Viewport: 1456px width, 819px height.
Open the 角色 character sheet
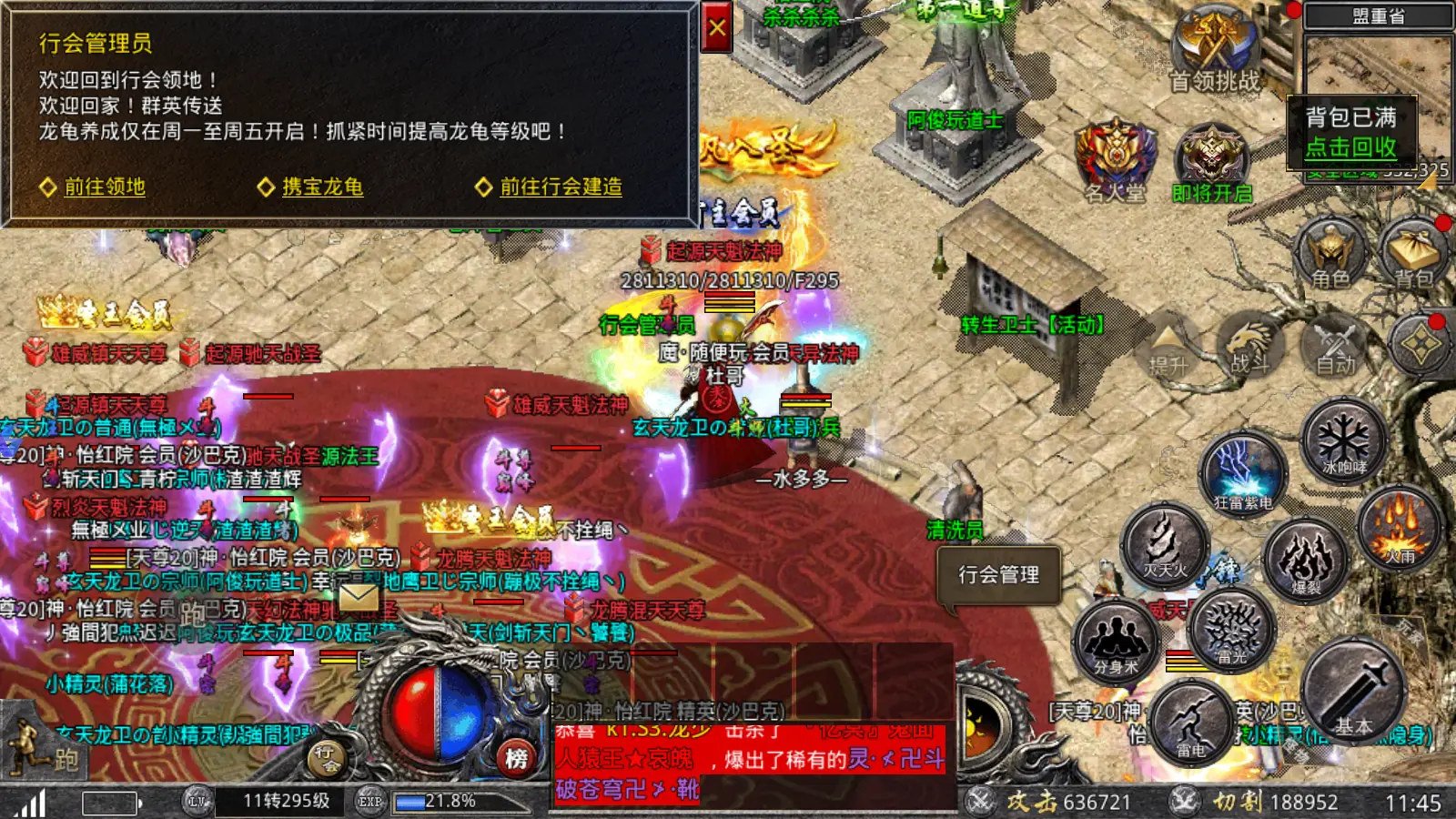(x=1330, y=253)
